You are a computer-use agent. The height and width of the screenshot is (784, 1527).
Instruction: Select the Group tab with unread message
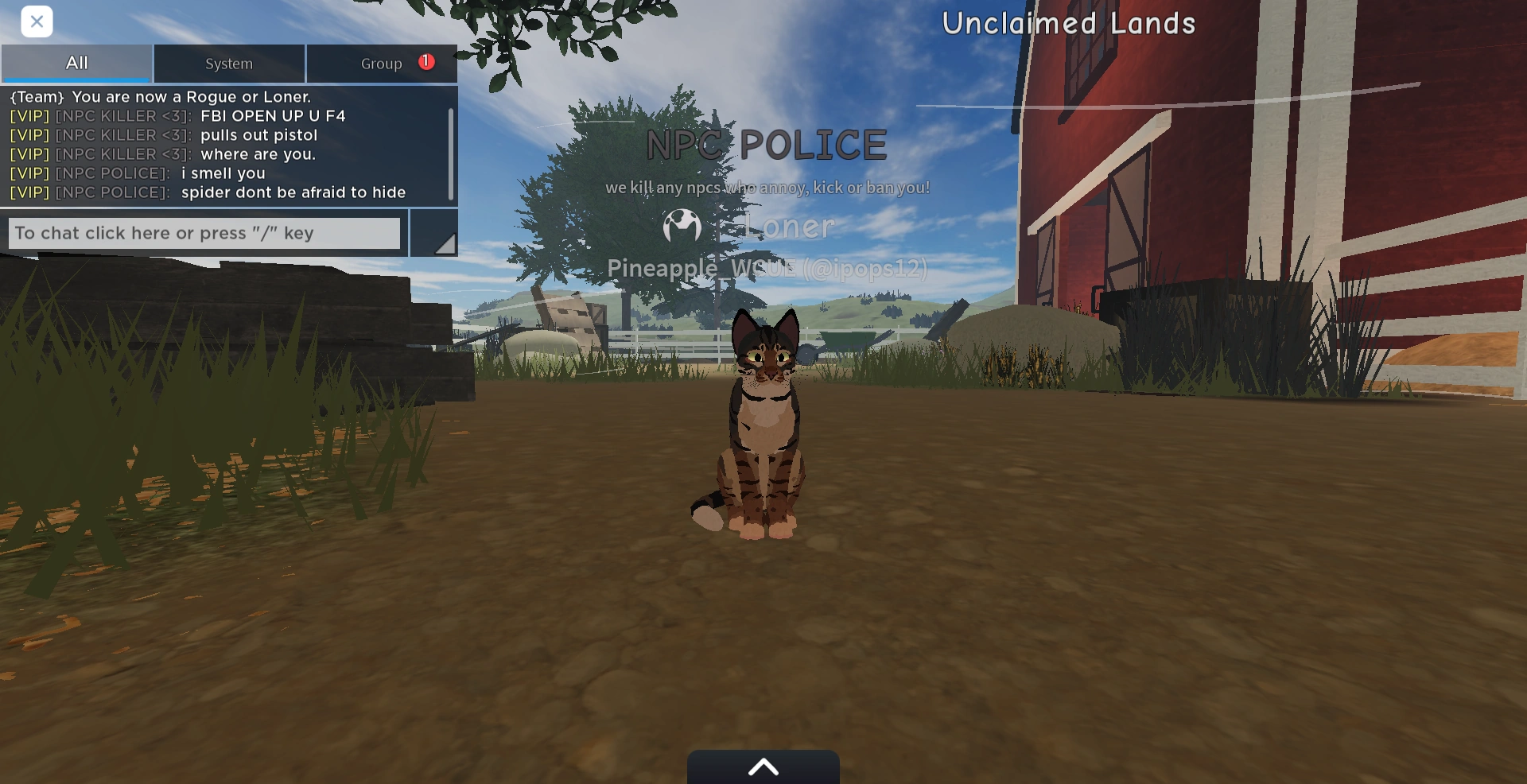[382, 63]
